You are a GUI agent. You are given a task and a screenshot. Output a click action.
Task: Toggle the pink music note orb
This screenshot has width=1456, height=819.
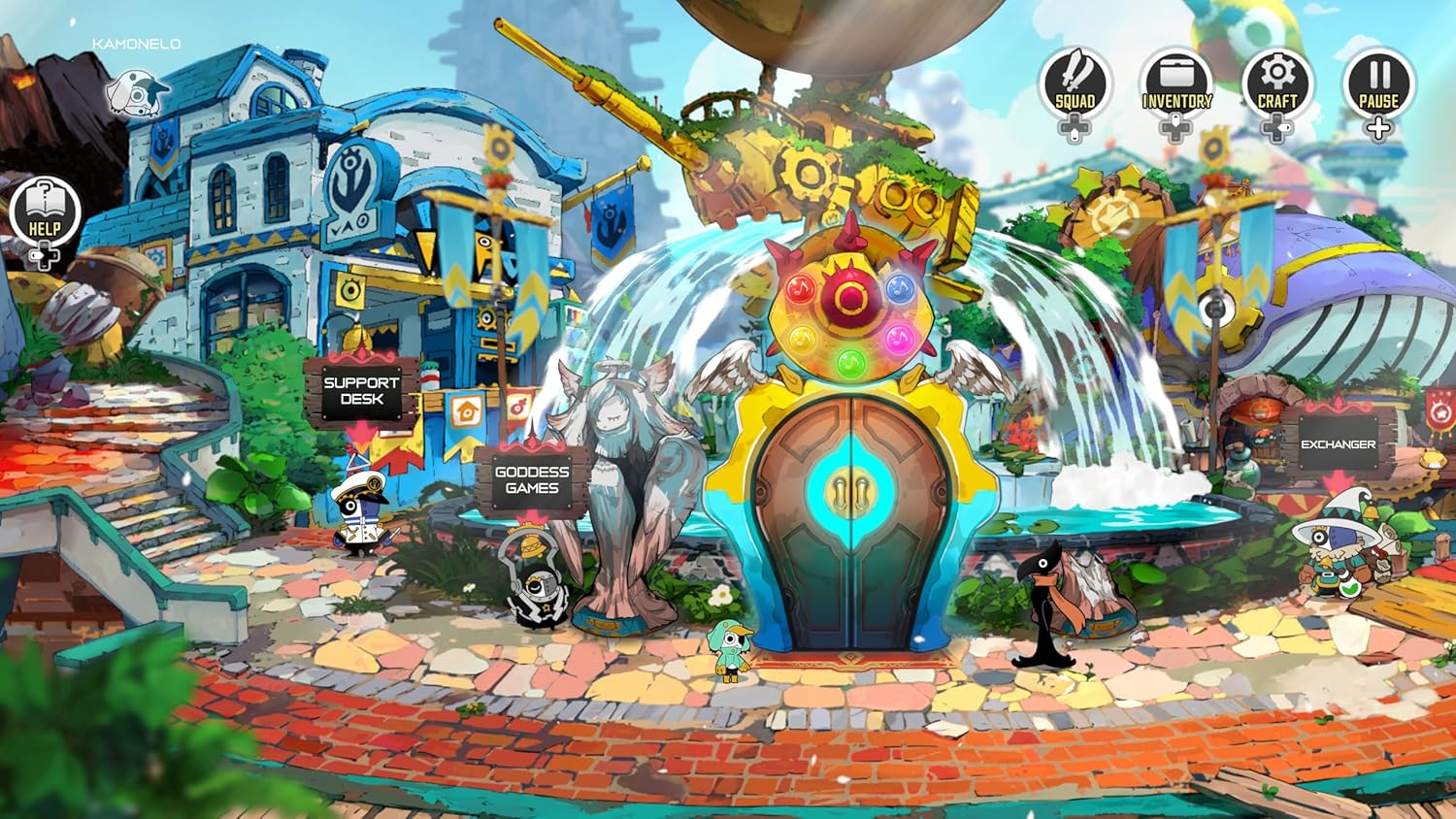(x=898, y=341)
